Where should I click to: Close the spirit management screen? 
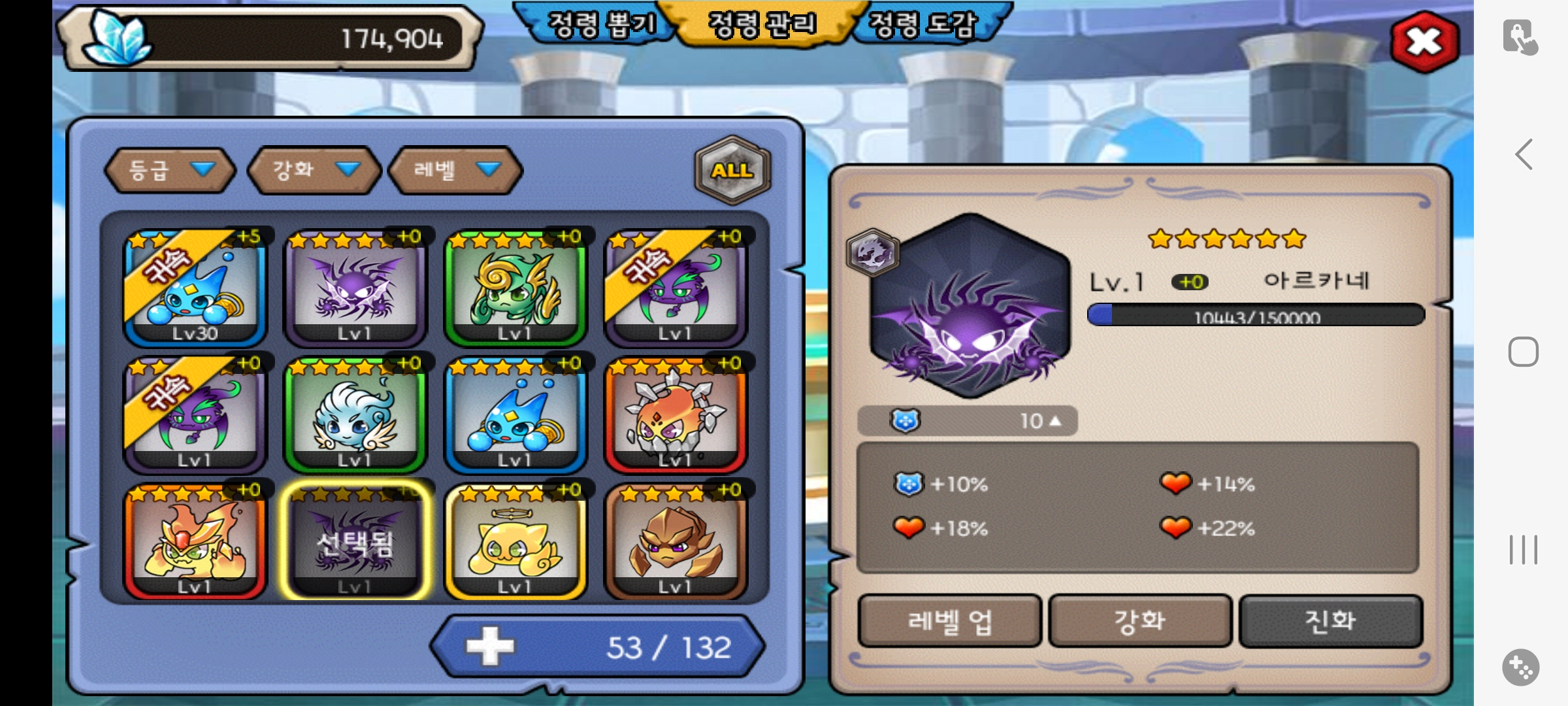coord(1424,42)
